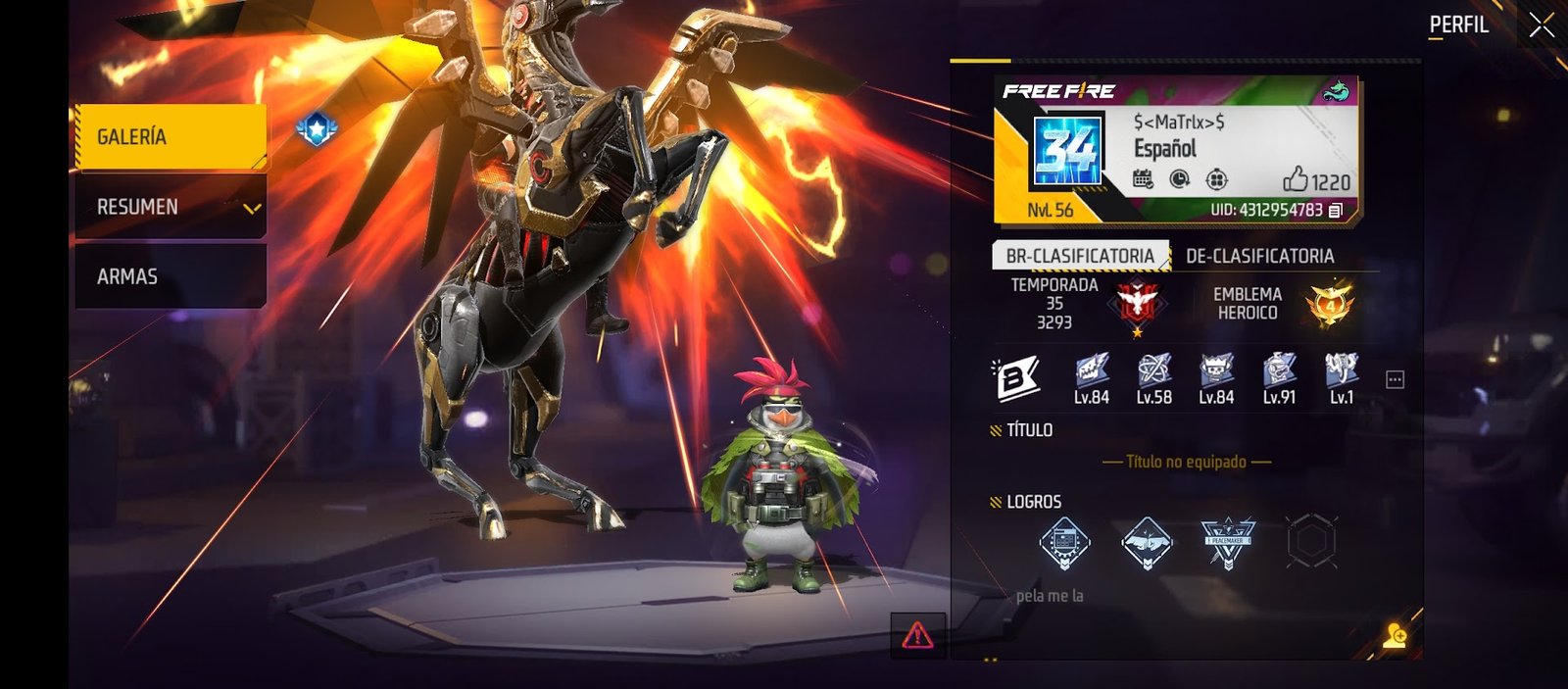Show the BR-Clasificatoria ranking tab
The image size is (1568, 689).
click(1080, 256)
